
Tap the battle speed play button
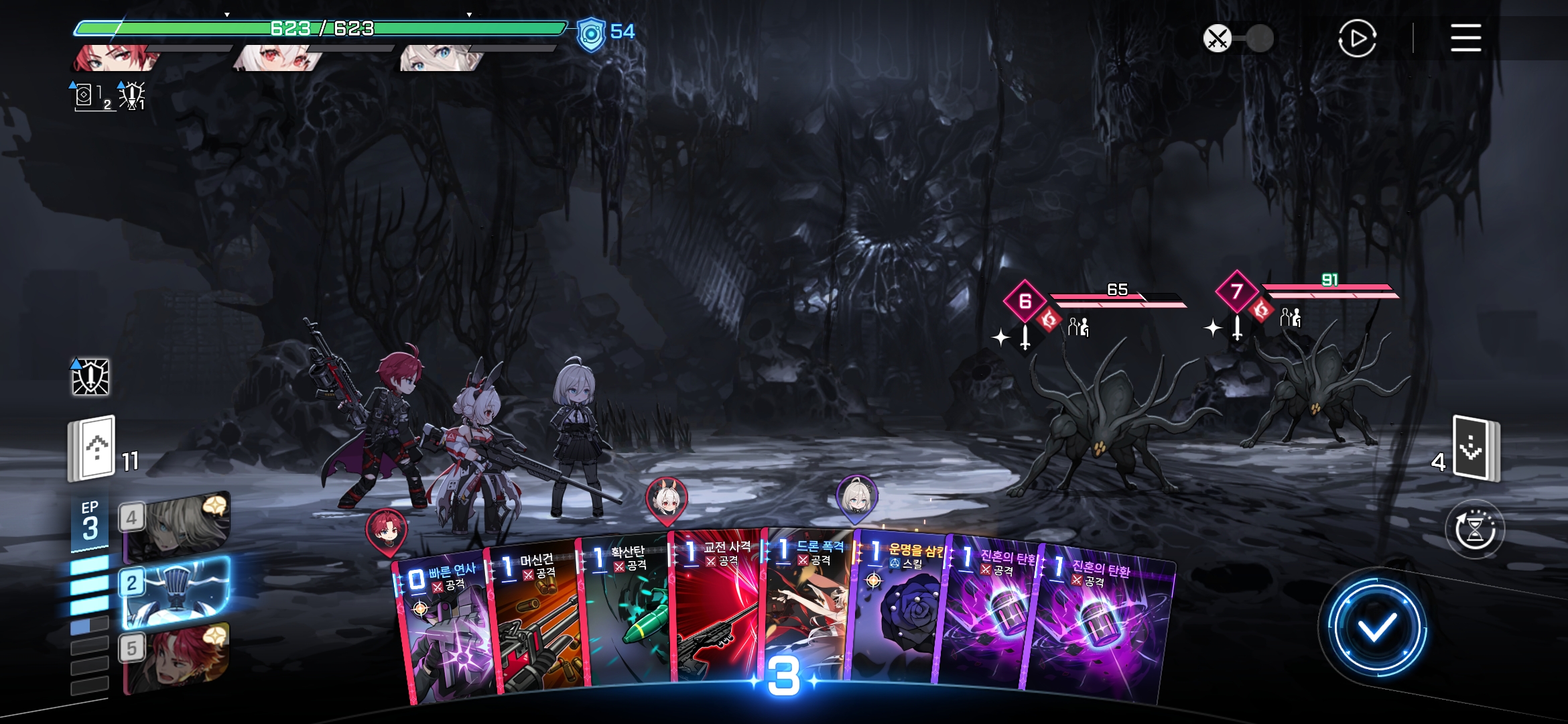(x=1357, y=38)
